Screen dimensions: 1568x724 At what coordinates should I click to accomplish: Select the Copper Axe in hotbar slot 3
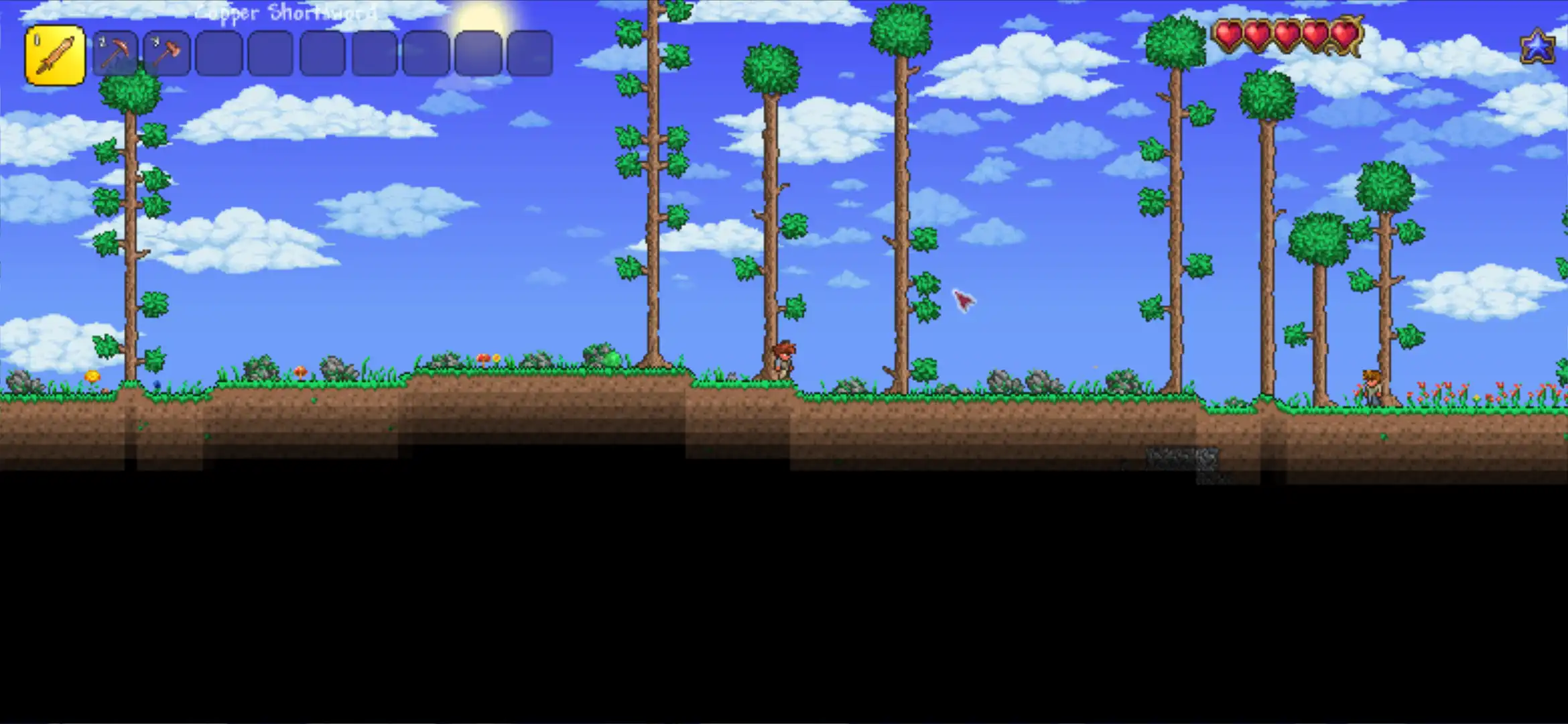166,54
